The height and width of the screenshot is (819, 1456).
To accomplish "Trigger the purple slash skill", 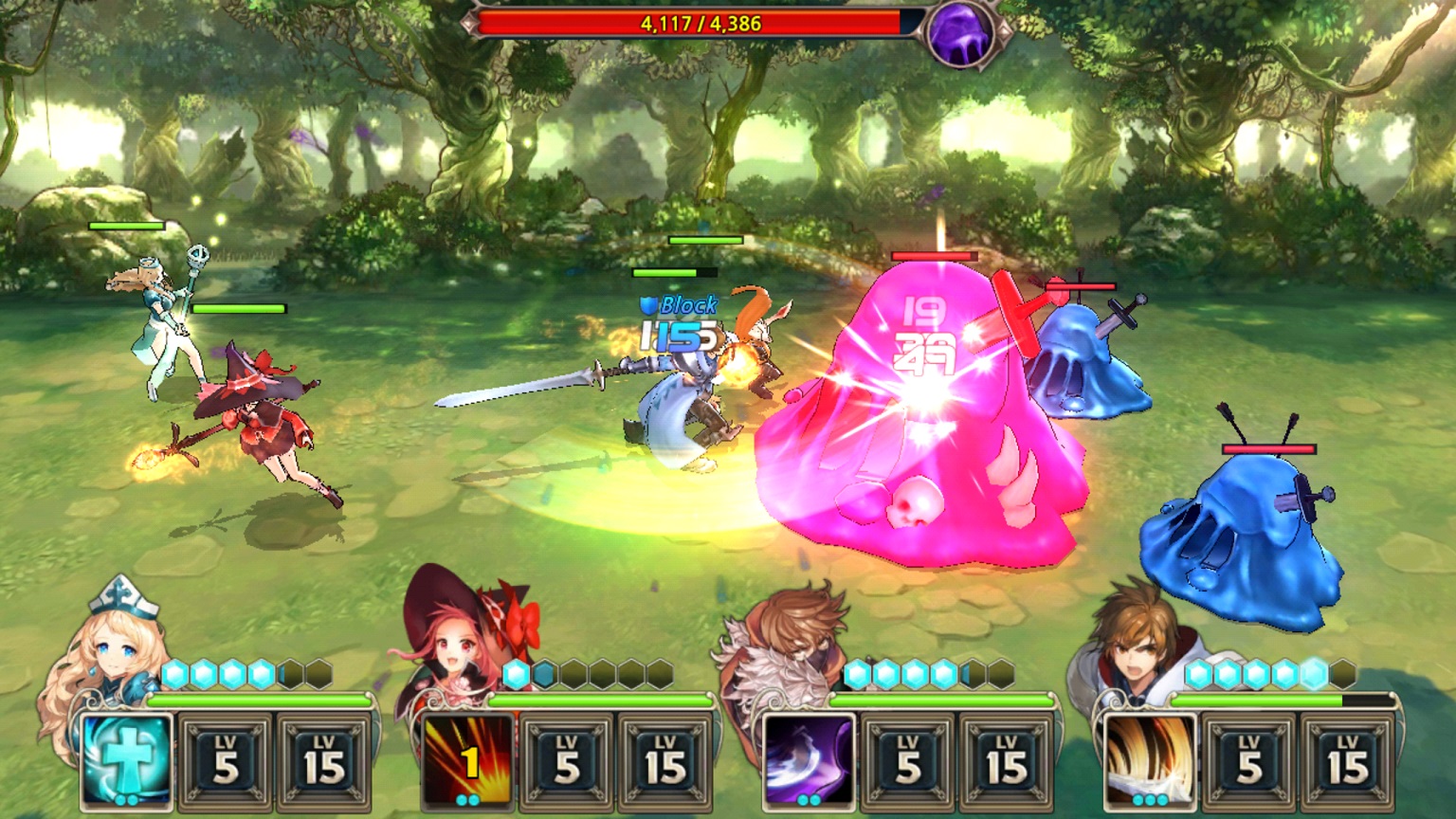I will coord(809,761).
